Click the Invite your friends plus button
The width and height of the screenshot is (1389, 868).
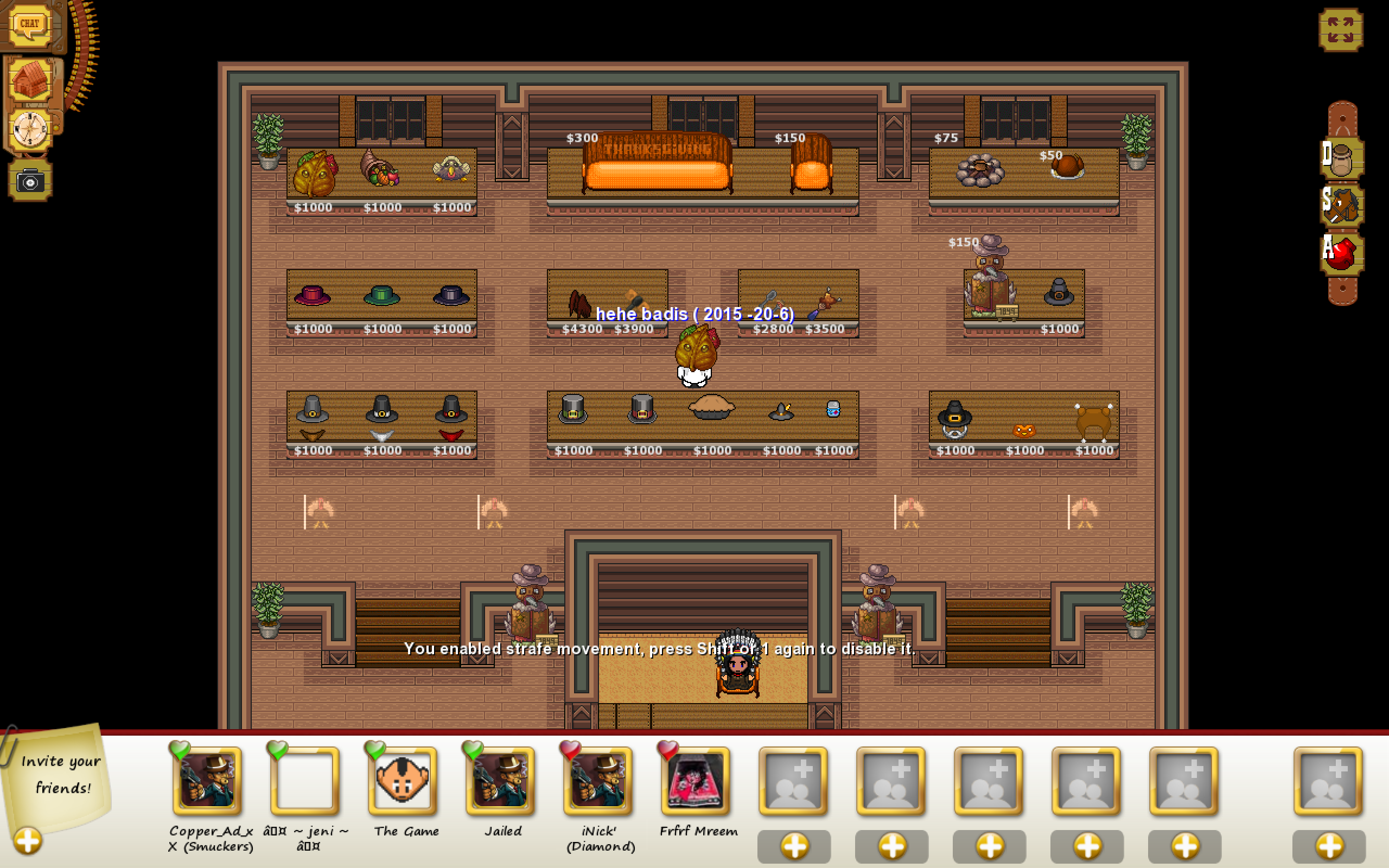28,841
